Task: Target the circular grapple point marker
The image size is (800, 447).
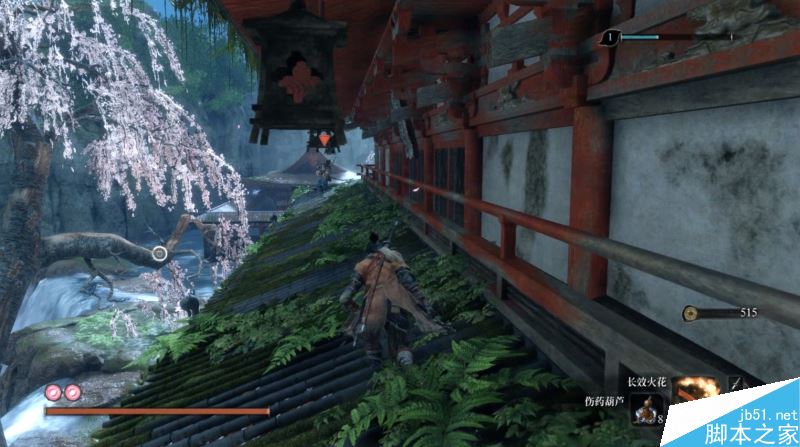Action: tap(159, 254)
